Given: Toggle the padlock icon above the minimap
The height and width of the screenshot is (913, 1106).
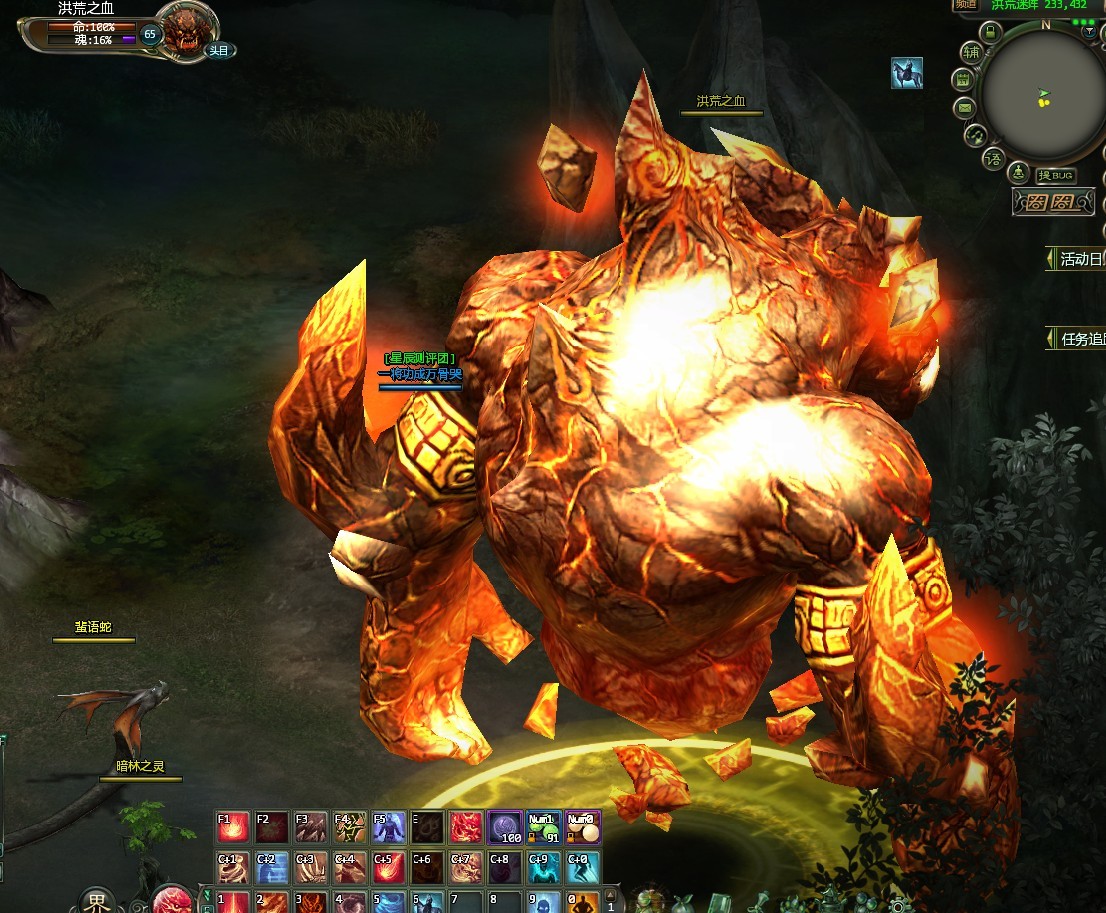Looking at the screenshot, I should point(990,32).
